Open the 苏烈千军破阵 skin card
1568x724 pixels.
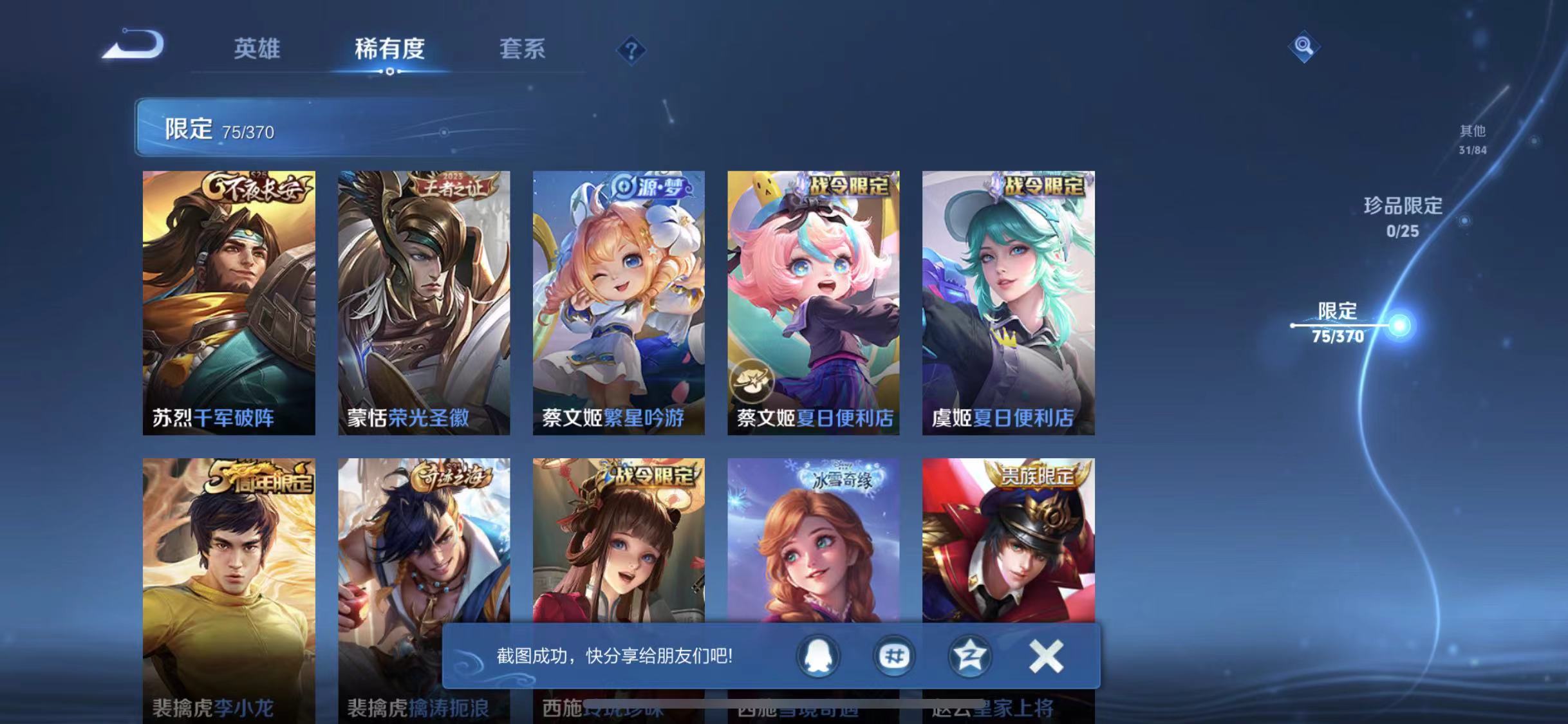coord(229,302)
